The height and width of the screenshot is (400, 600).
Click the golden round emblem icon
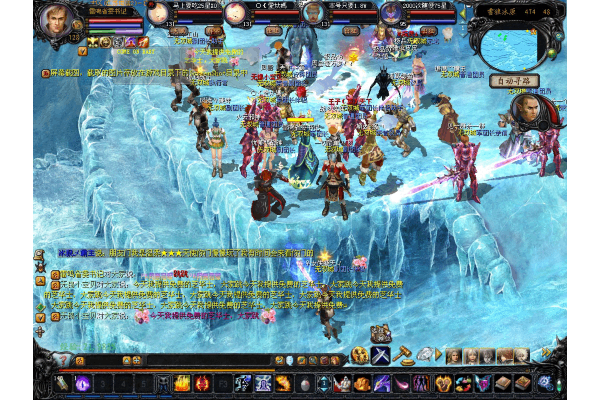360,355
